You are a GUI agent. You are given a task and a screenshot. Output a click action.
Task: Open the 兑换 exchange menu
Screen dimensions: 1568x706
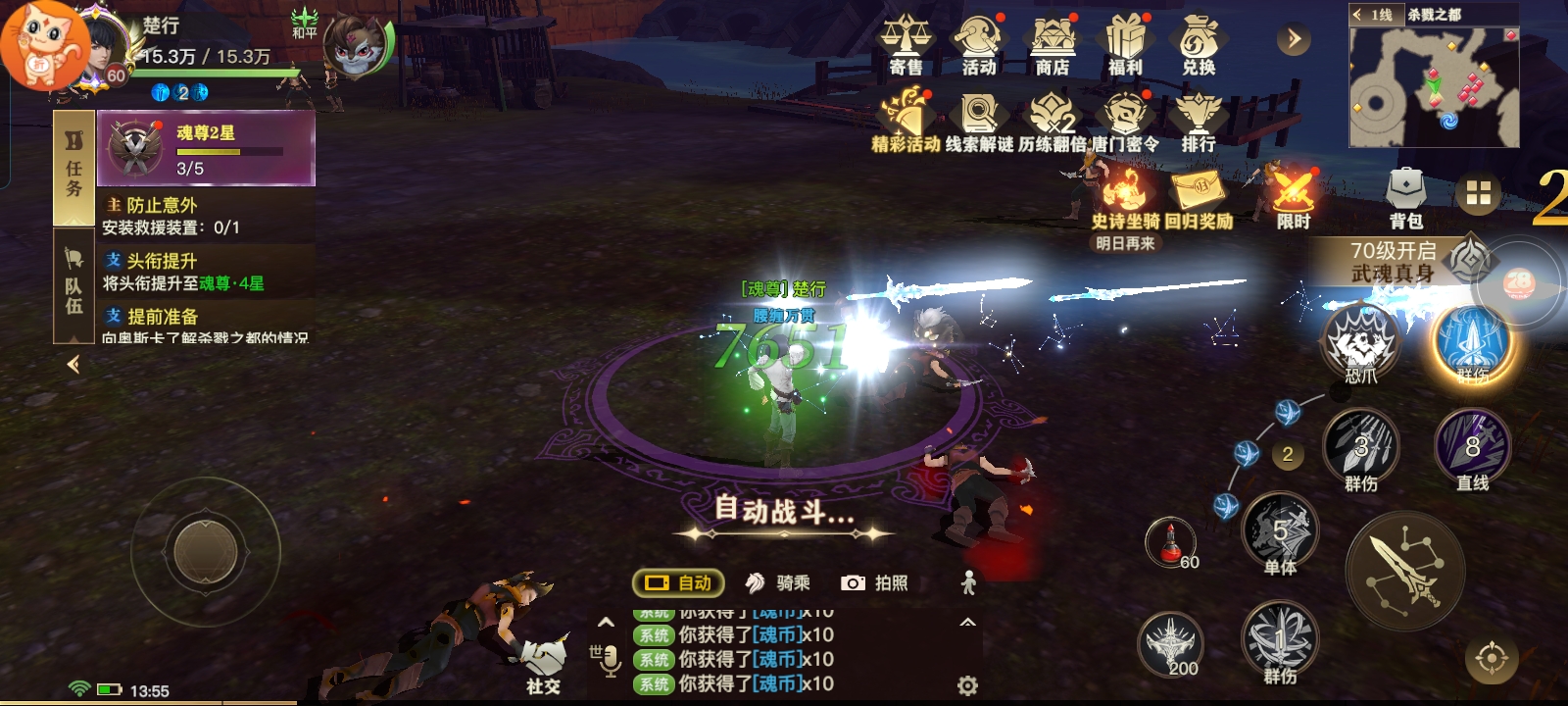(x=1198, y=45)
